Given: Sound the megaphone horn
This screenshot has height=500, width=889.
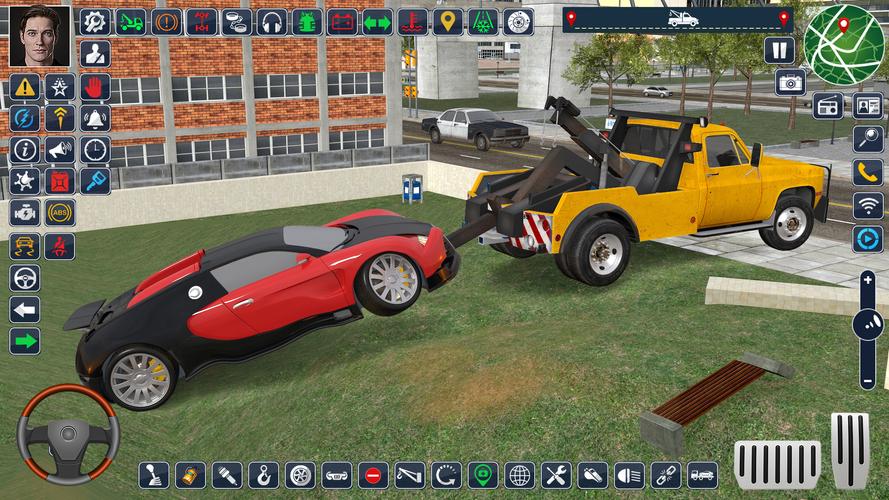Looking at the screenshot, I should [60, 150].
